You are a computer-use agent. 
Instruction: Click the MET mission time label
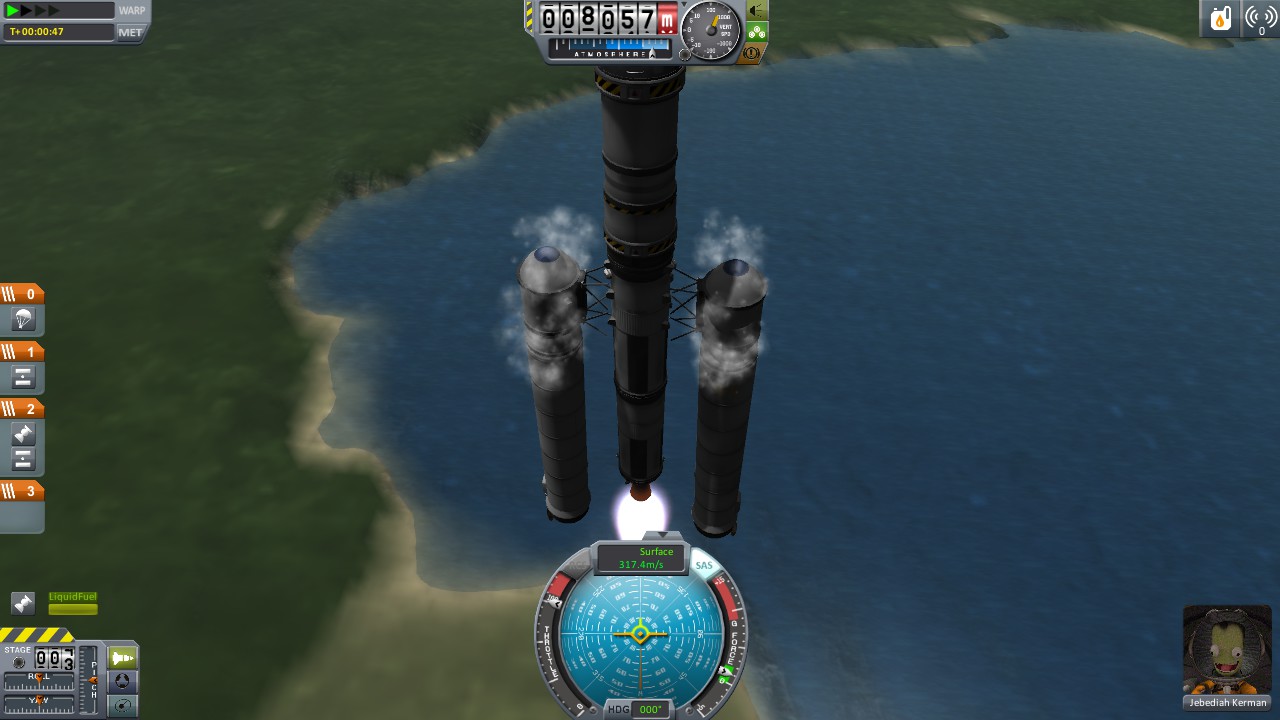[131, 32]
